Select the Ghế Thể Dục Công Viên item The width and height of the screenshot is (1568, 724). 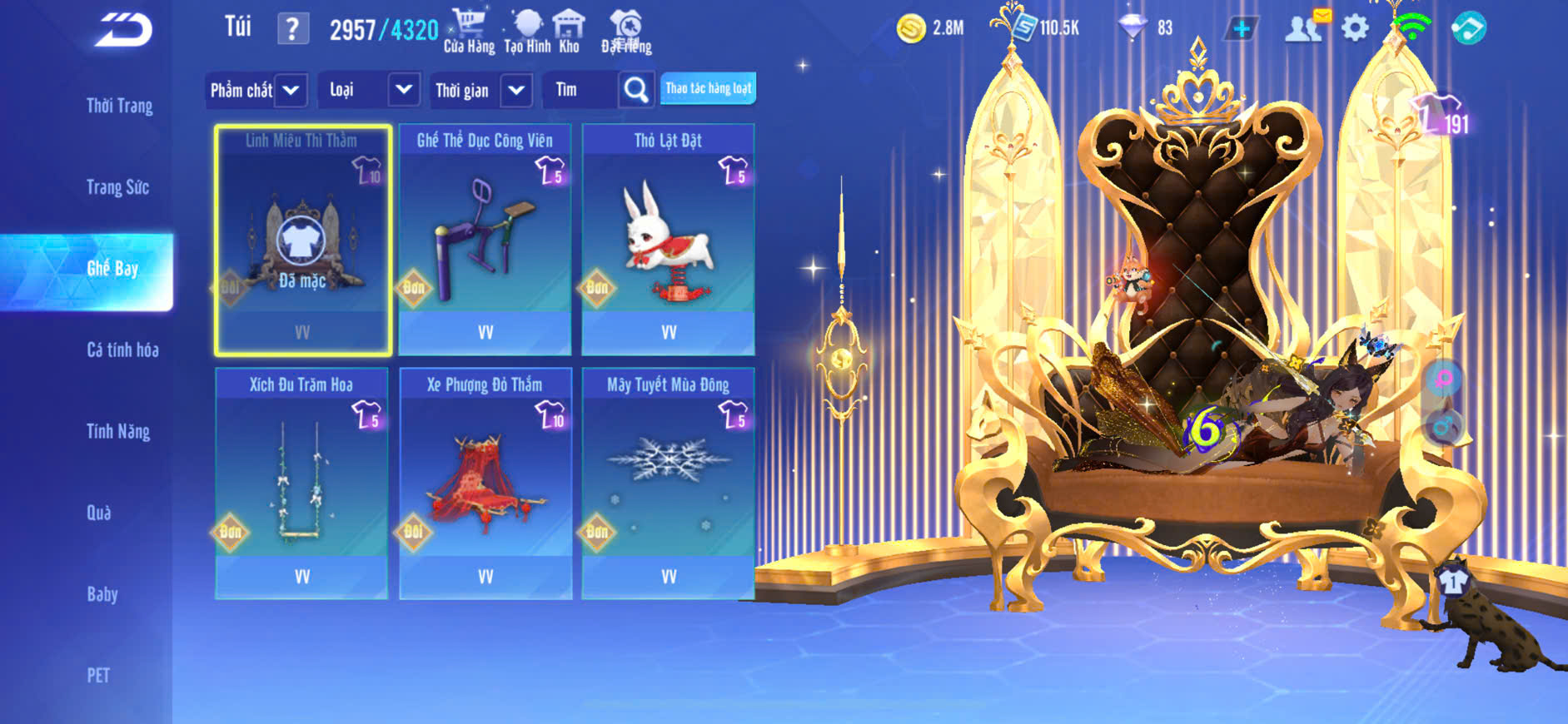(485, 240)
